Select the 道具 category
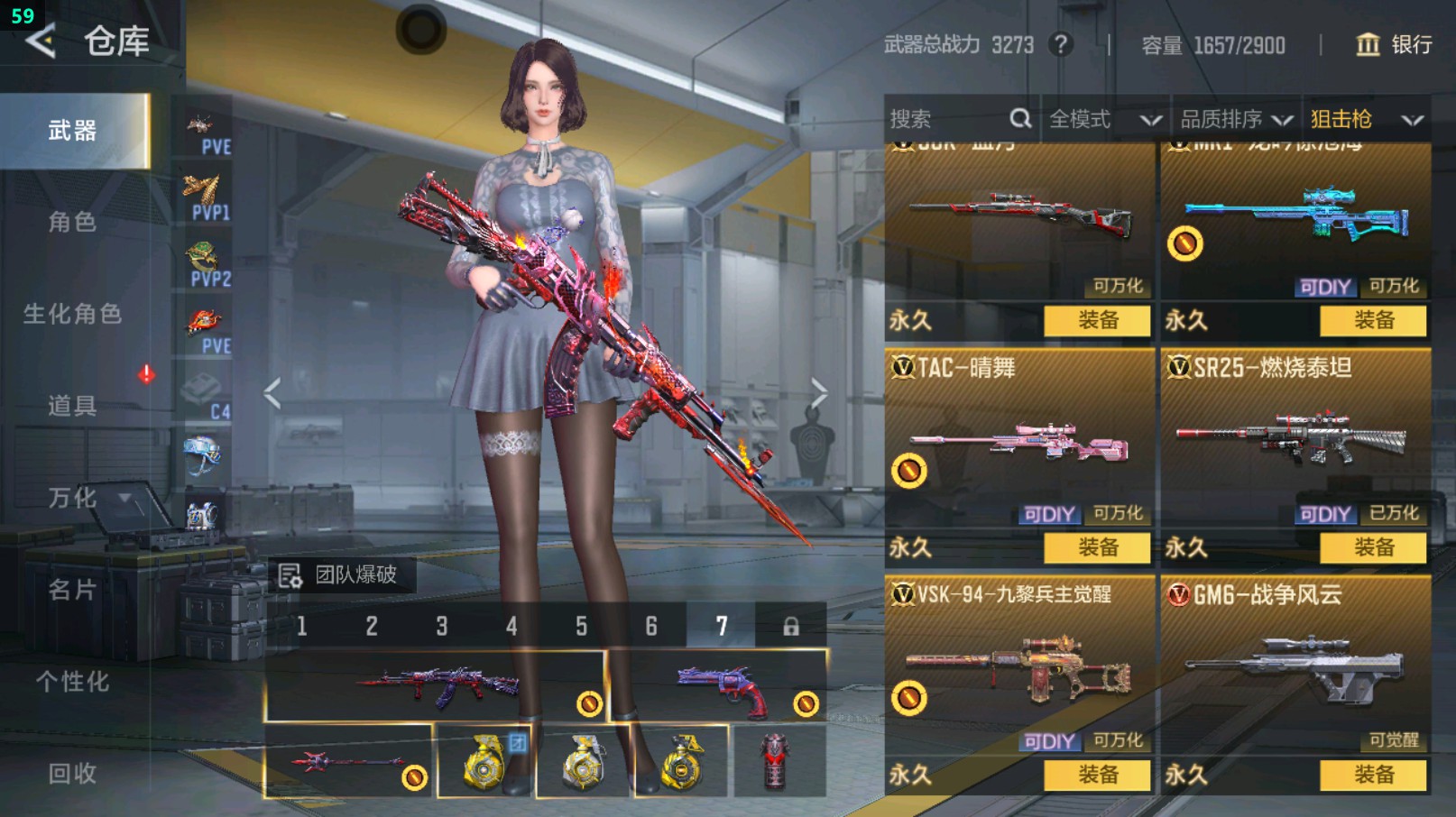 [72, 406]
